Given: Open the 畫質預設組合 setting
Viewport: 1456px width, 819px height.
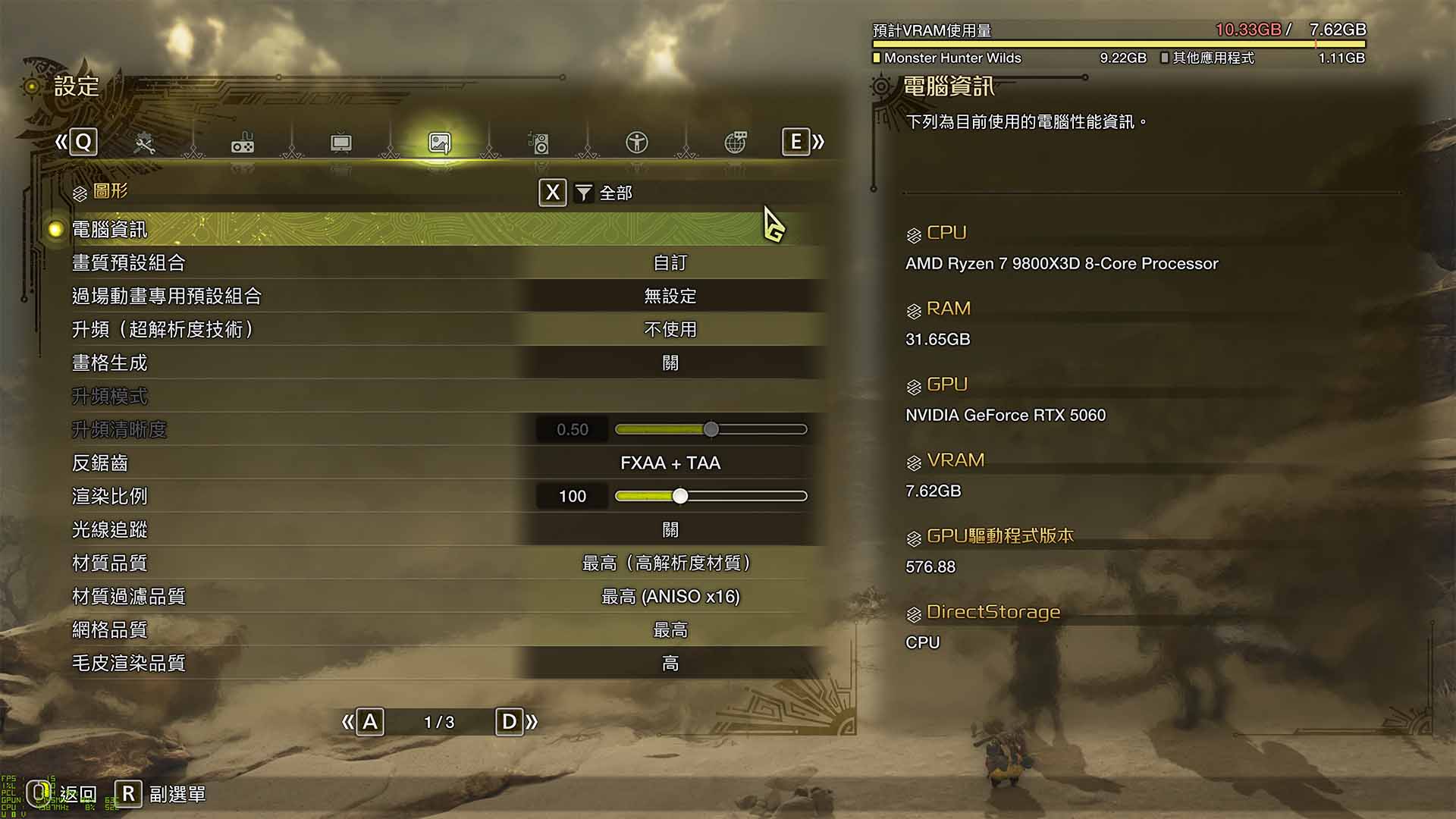Looking at the screenshot, I should [x=670, y=263].
